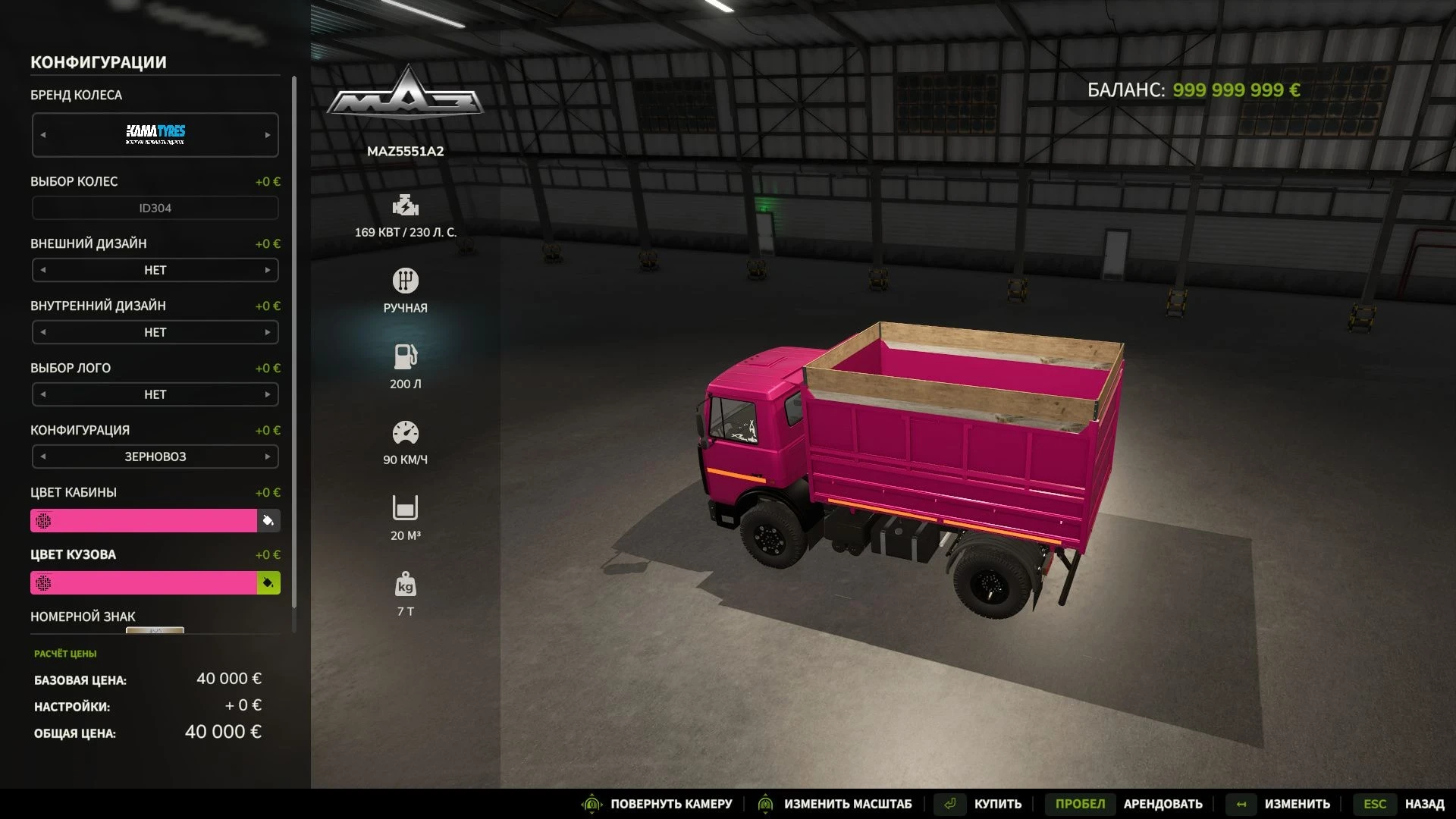1456x819 pixels.
Task: Select the manual gearbox icon labeled РУЧНАЯ
Action: [x=406, y=281]
